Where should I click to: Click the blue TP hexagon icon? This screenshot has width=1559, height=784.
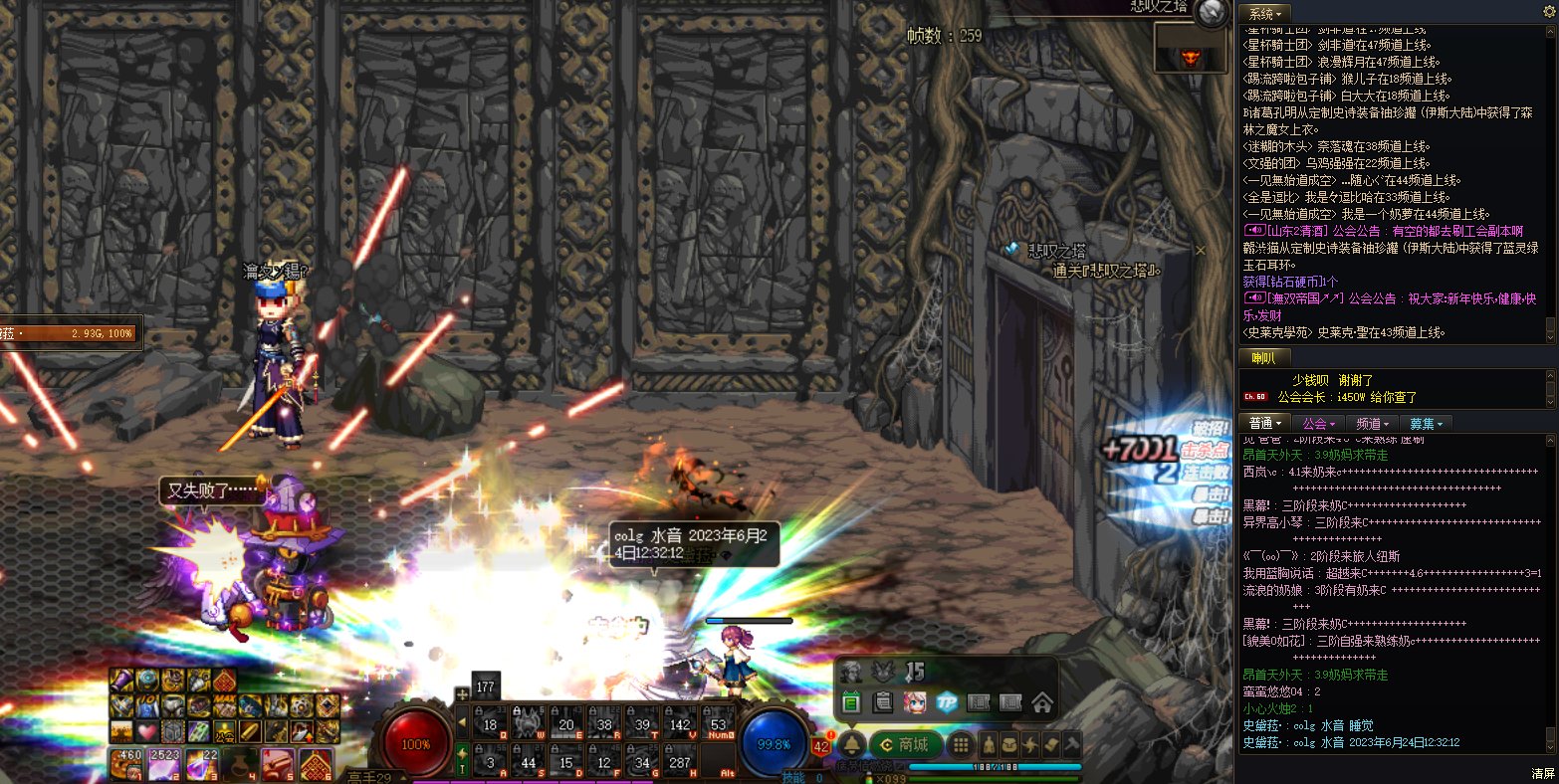point(947,702)
